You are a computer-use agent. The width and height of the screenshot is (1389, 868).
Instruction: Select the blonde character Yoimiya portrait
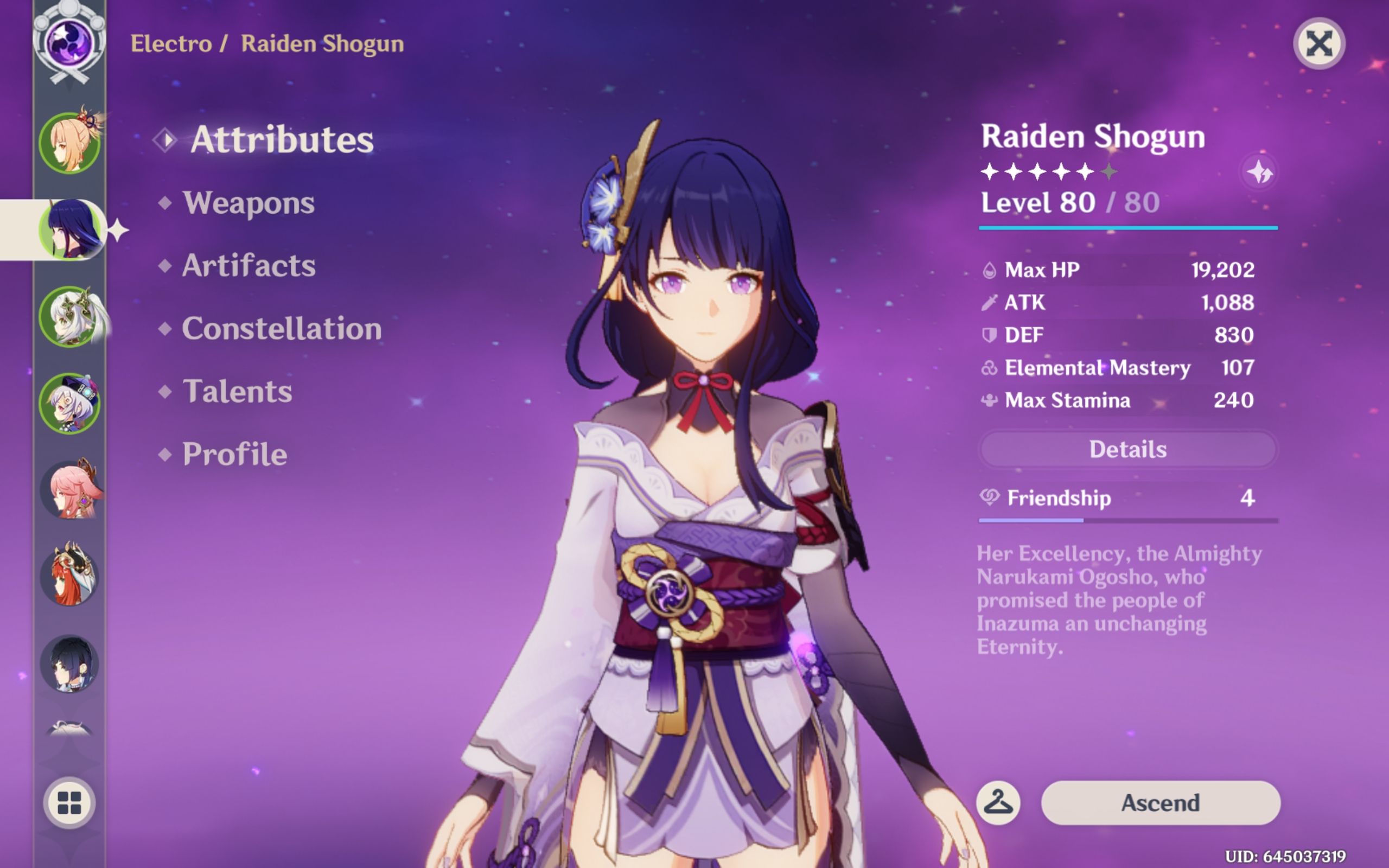pos(70,142)
